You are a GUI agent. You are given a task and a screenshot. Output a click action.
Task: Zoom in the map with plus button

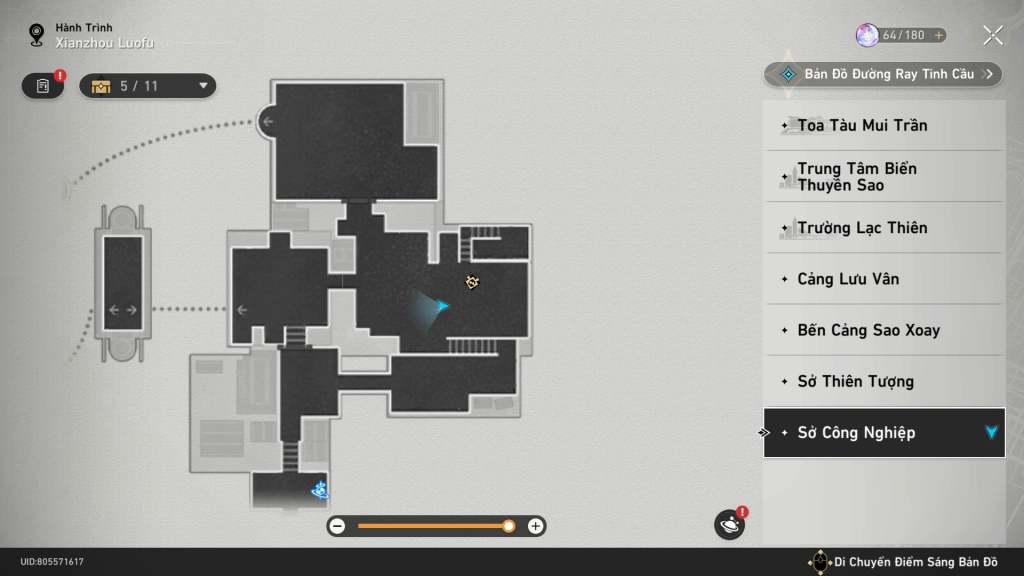pyautogui.click(x=536, y=526)
